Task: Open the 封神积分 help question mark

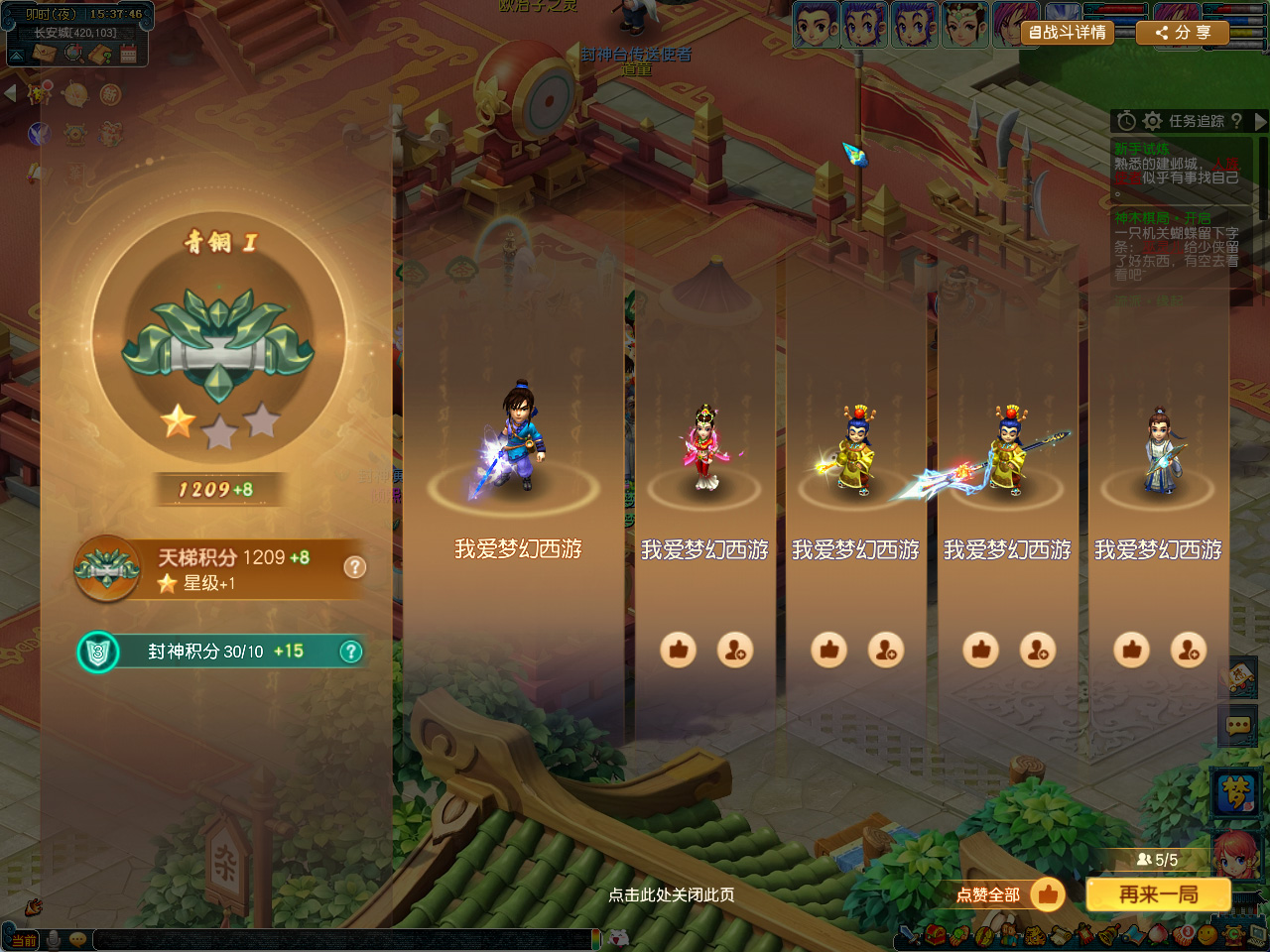Action: pyautogui.click(x=350, y=652)
